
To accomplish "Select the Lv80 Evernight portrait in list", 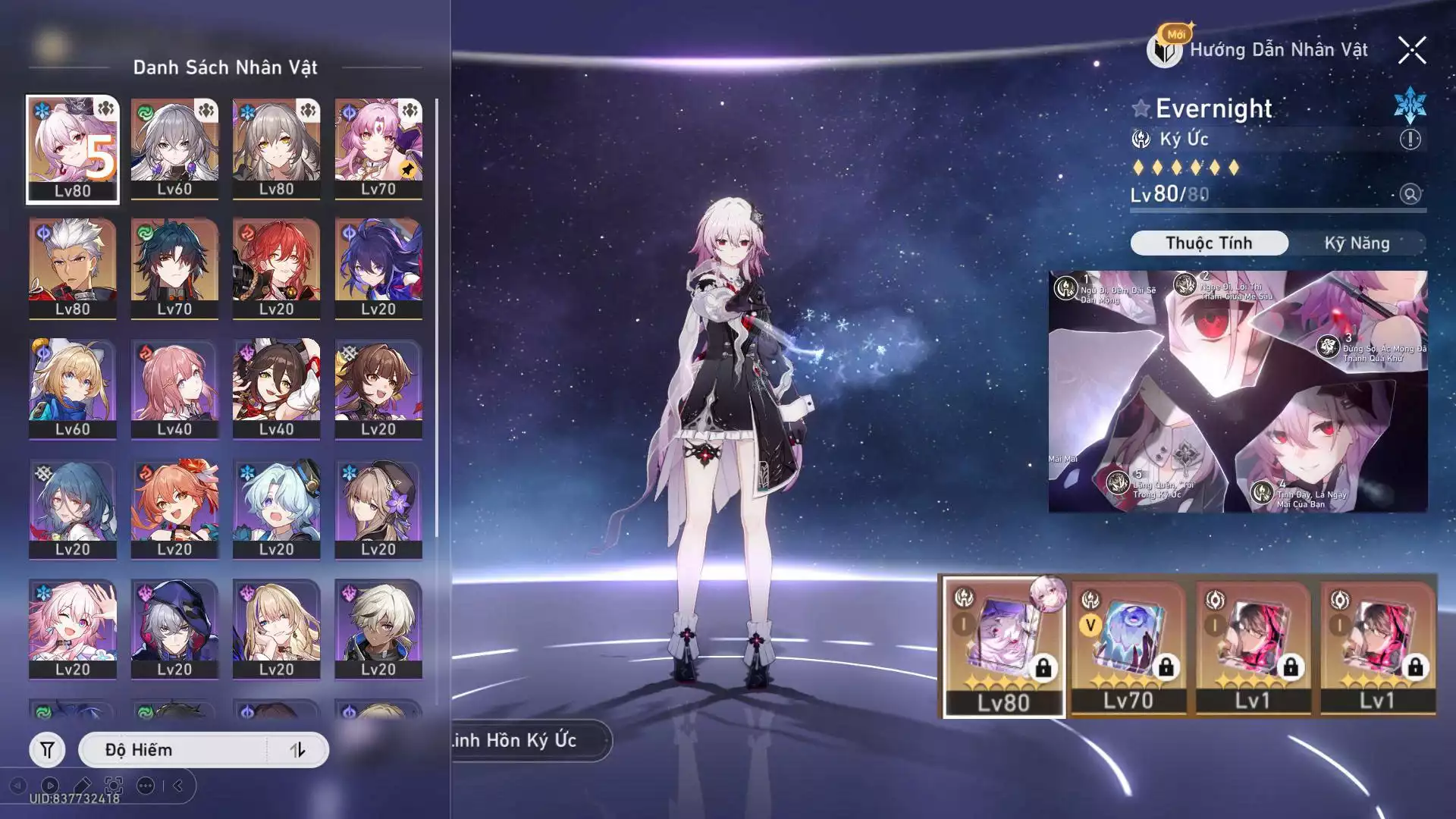I will [x=73, y=149].
